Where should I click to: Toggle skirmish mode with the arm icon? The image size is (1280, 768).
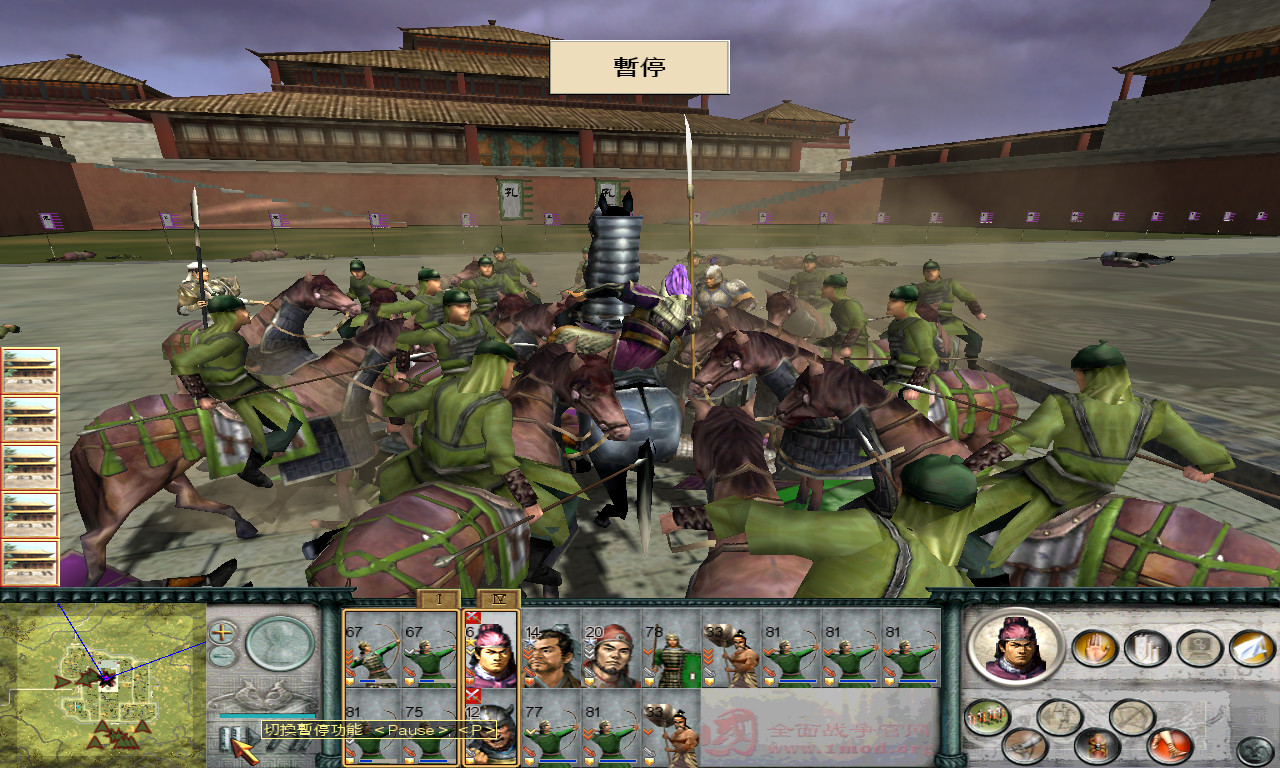coord(1022,744)
